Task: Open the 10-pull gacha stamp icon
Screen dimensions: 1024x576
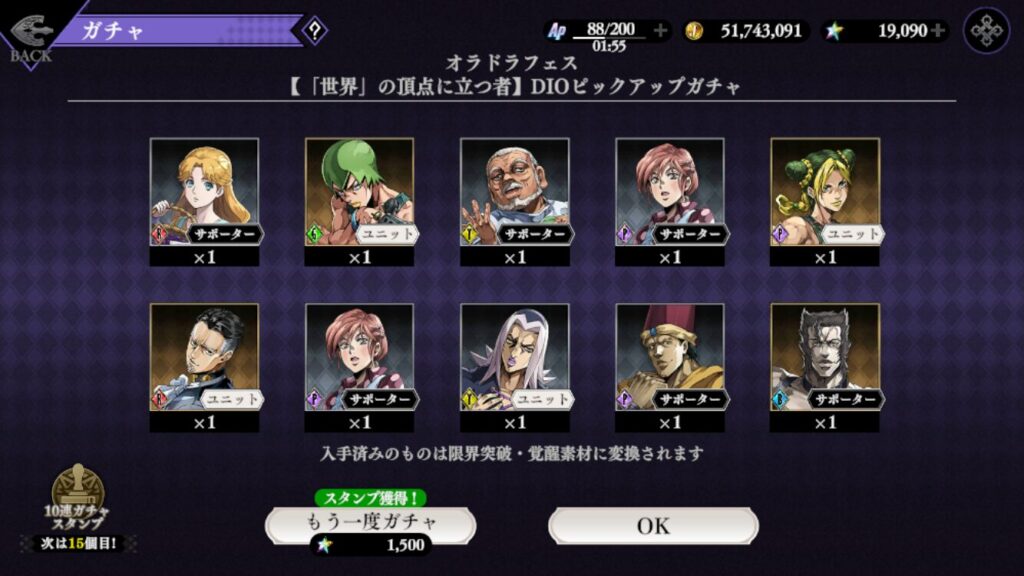Action: (x=78, y=497)
